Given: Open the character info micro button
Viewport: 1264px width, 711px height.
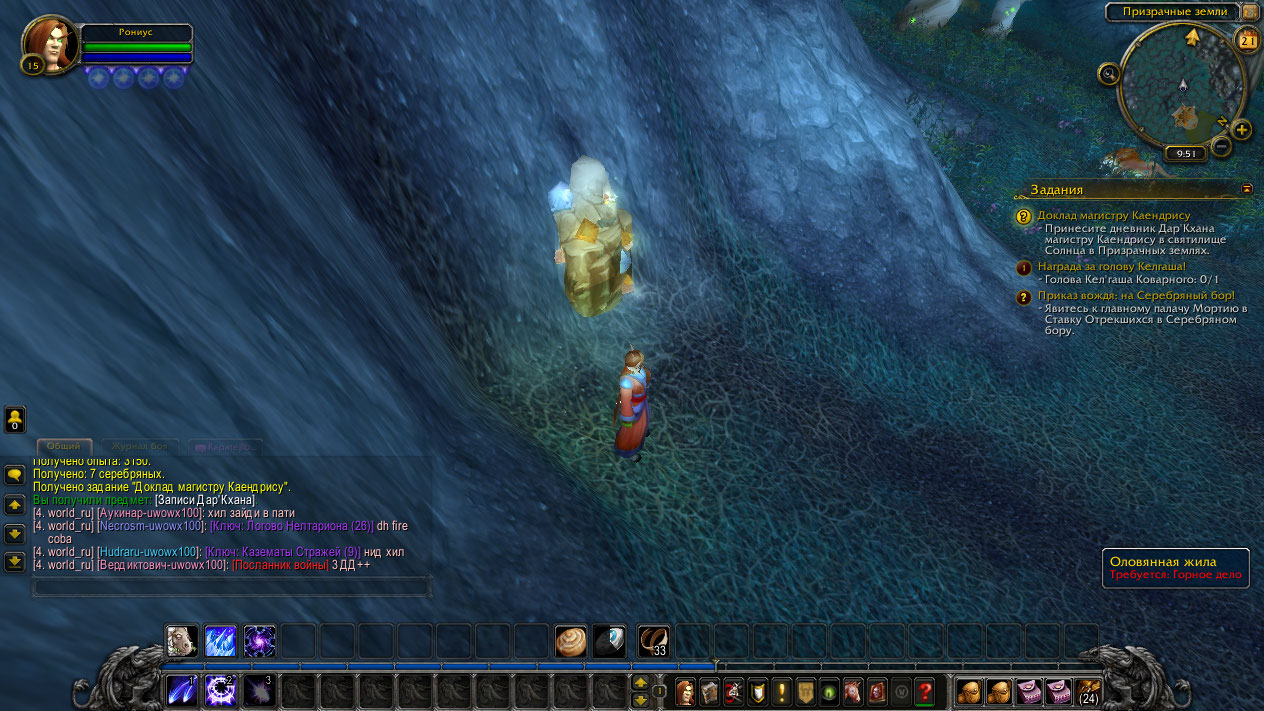Looking at the screenshot, I should (x=685, y=691).
